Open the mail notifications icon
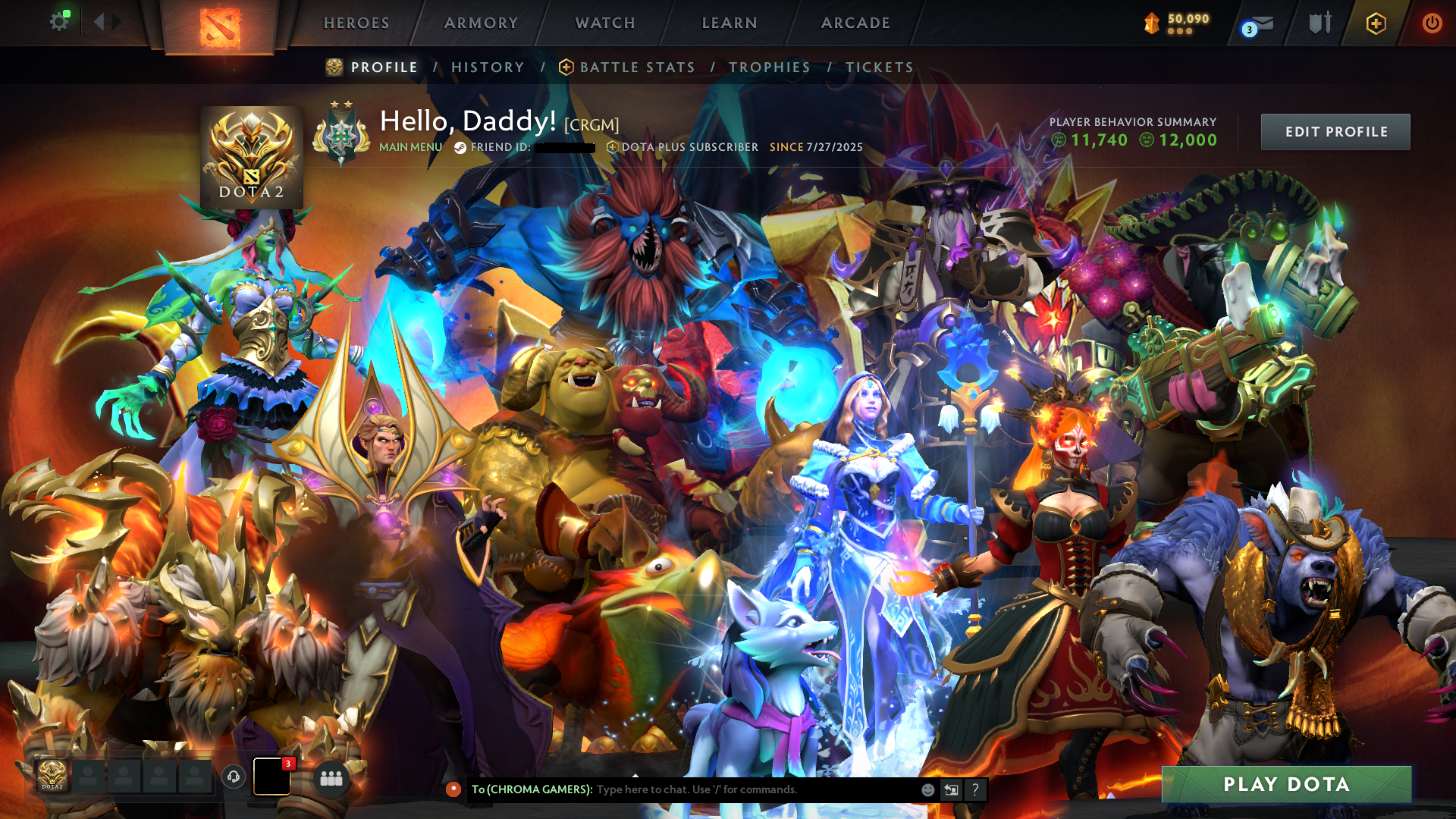Screen dimensions: 1456x819 pyautogui.click(x=1259, y=25)
